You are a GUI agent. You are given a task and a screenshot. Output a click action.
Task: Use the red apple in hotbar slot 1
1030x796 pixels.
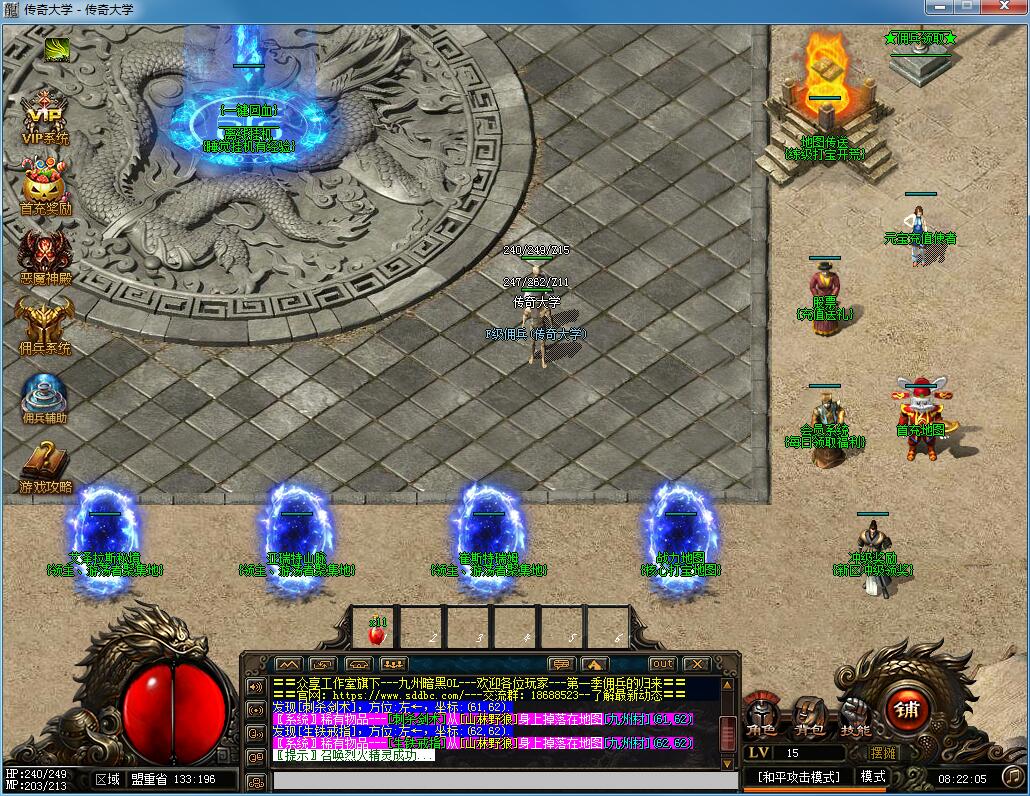(377, 633)
